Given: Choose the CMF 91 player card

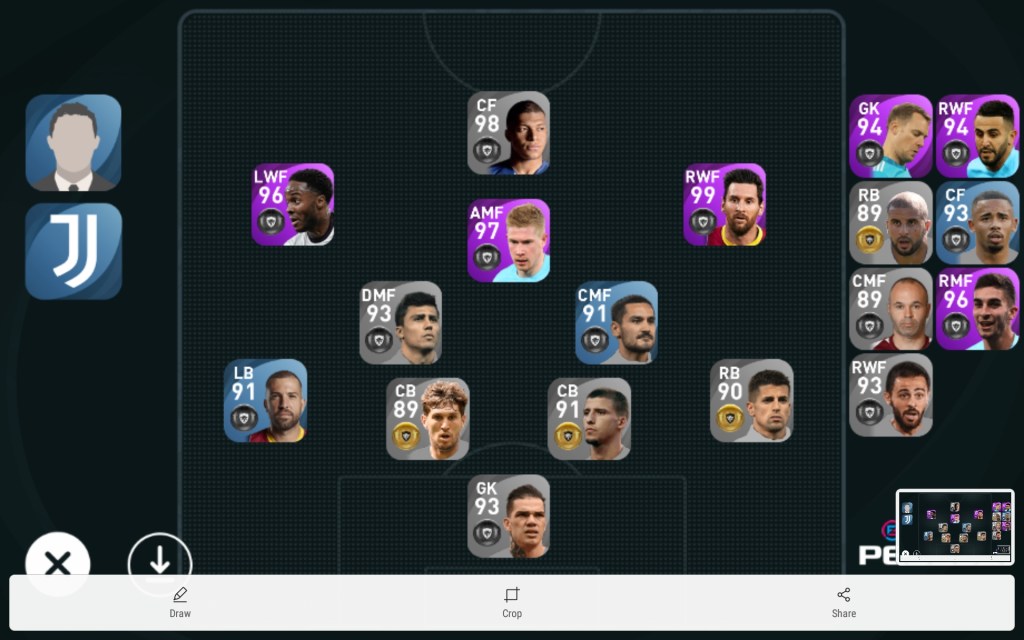Looking at the screenshot, I should pyautogui.click(x=617, y=322).
